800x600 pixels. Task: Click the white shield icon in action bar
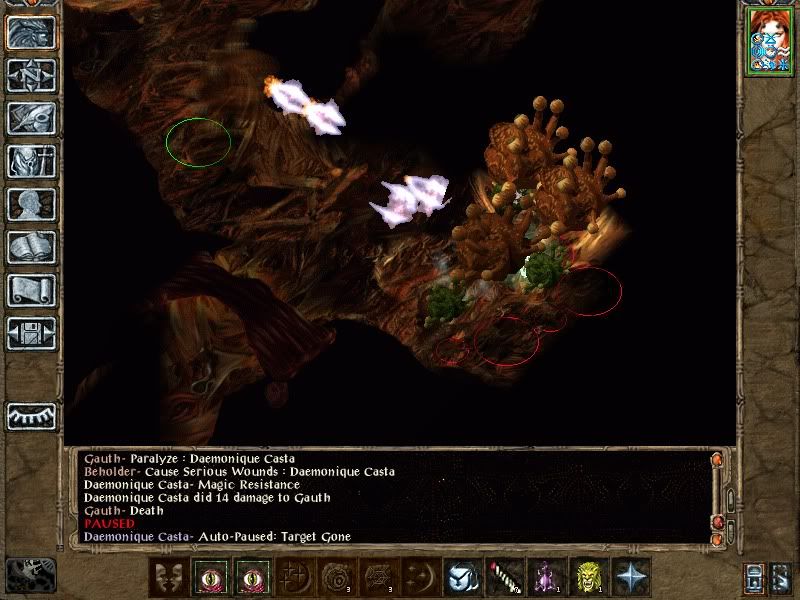(460, 578)
